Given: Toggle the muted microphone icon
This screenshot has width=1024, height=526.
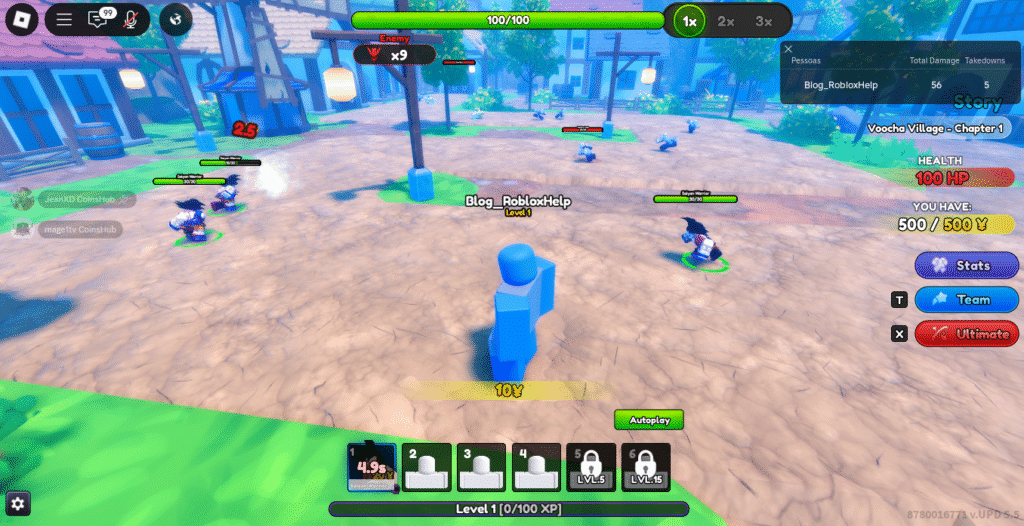Looking at the screenshot, I should [130, 19].
